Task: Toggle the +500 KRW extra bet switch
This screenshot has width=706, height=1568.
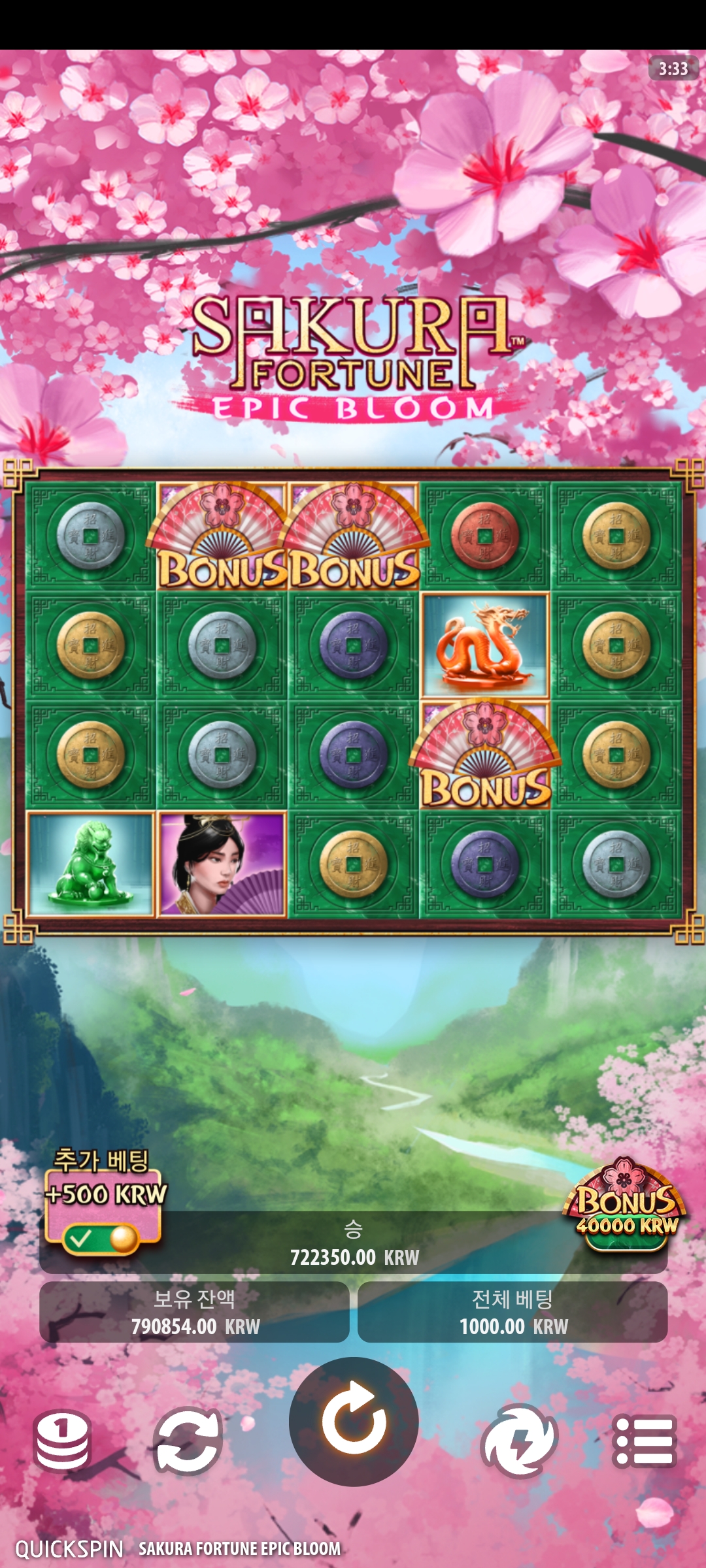Action: coord(101,1237)
